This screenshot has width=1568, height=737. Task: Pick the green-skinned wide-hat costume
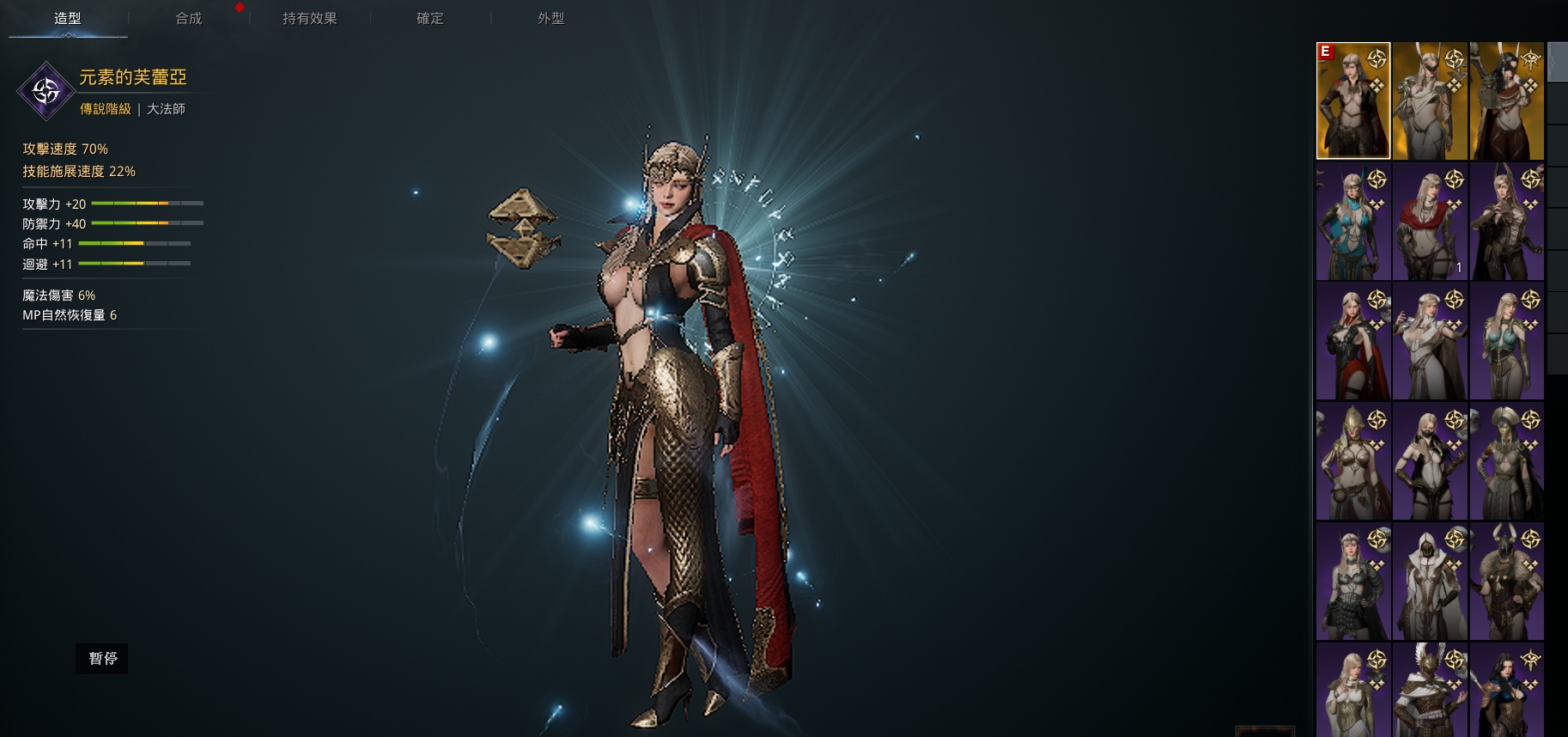(x=1506, y=461)
